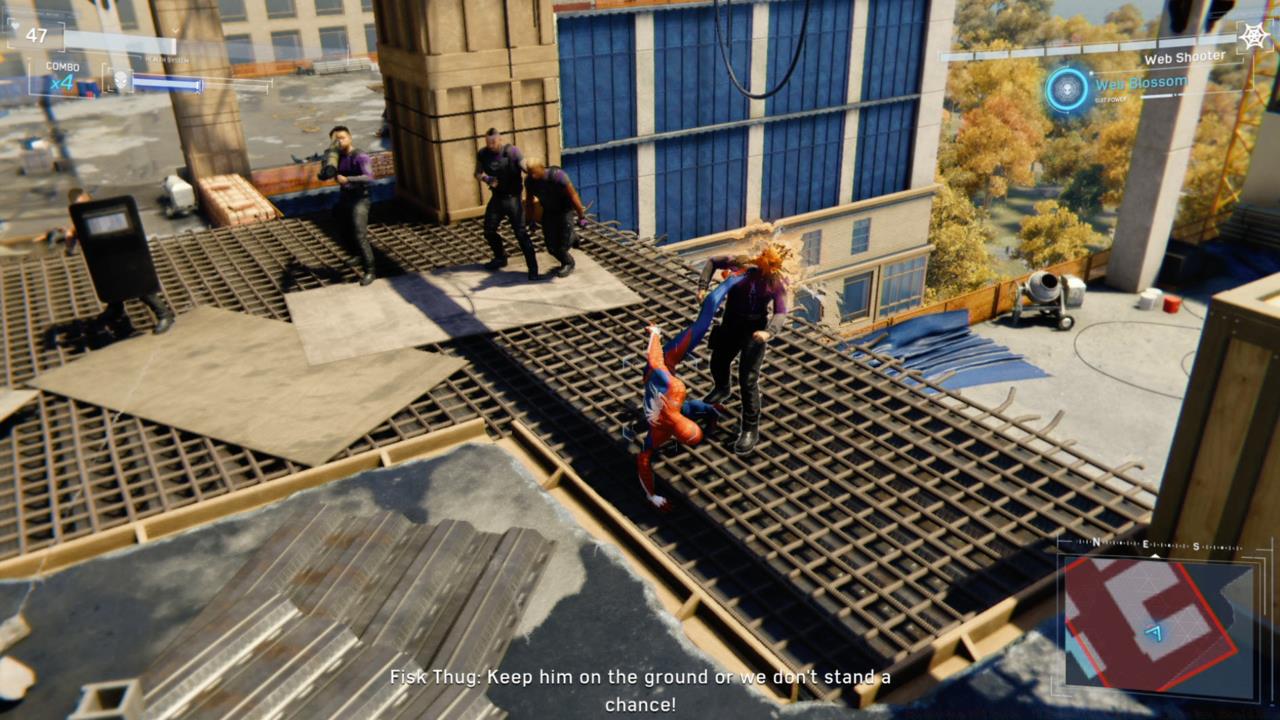Click the spider-web icon in the top-right corner

point(1255,34)
